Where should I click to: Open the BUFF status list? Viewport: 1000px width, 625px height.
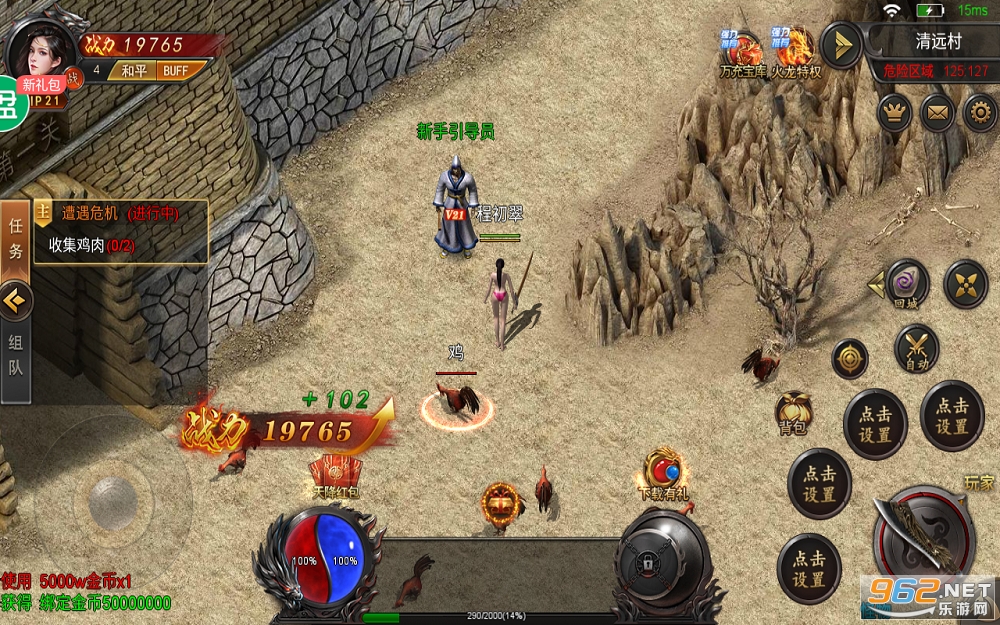pos(177,71)
